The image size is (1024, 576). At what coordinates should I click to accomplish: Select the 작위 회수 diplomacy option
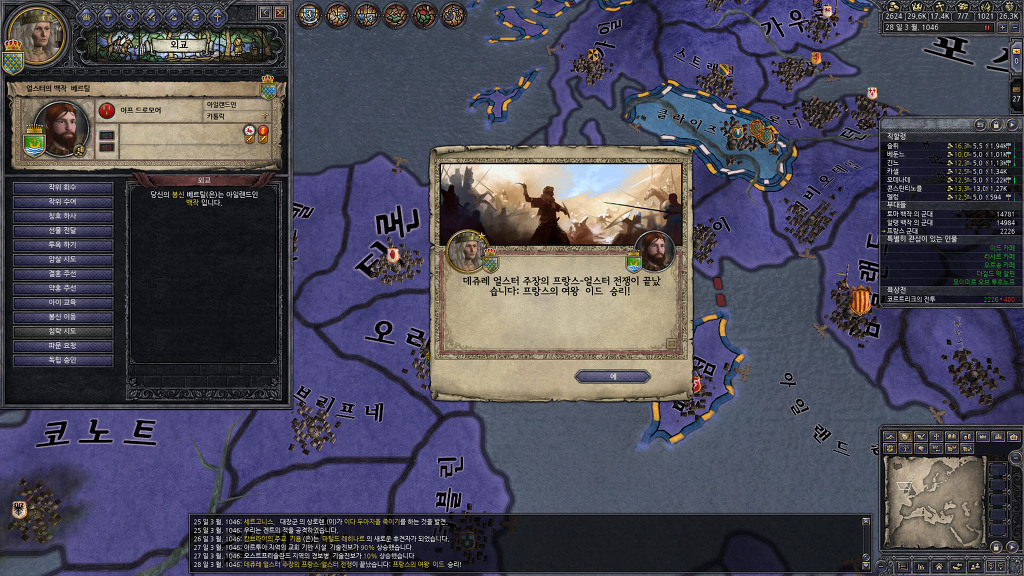click(x=63, y=187)
